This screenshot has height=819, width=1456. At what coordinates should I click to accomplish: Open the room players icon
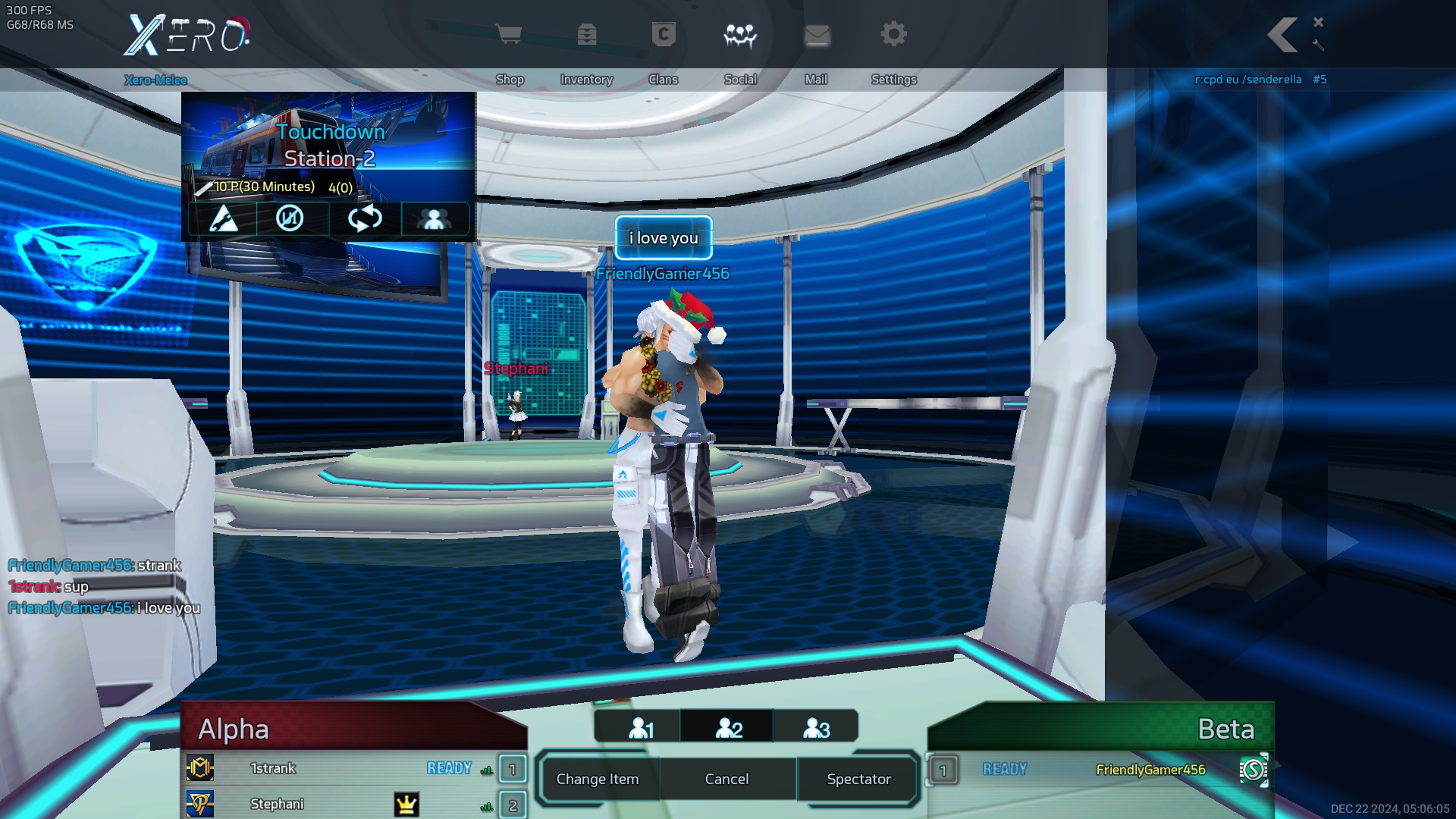pos(434,219)
